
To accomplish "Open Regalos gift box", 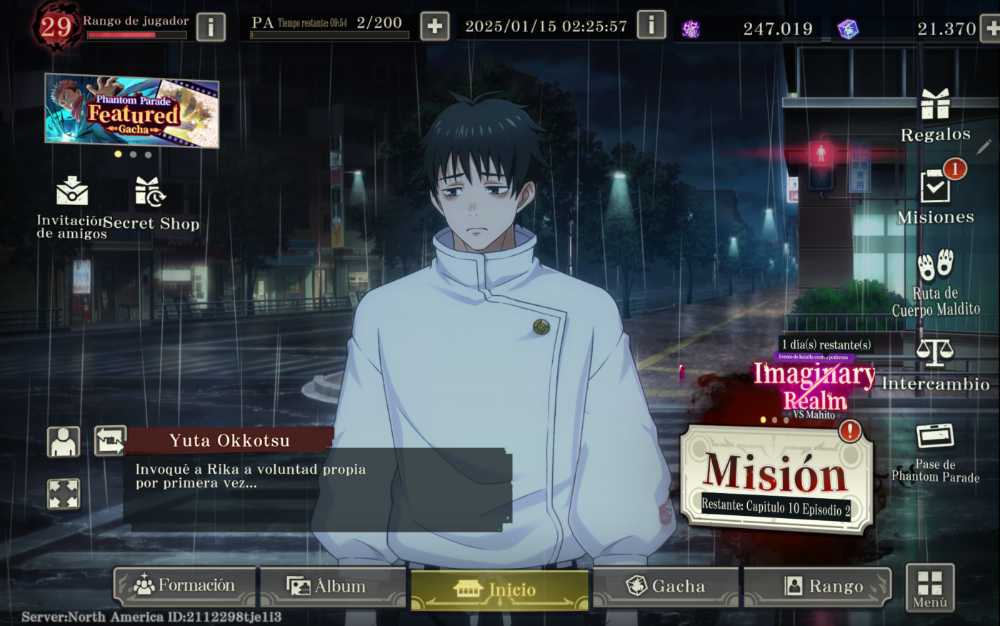I will (x=935, y=114).
